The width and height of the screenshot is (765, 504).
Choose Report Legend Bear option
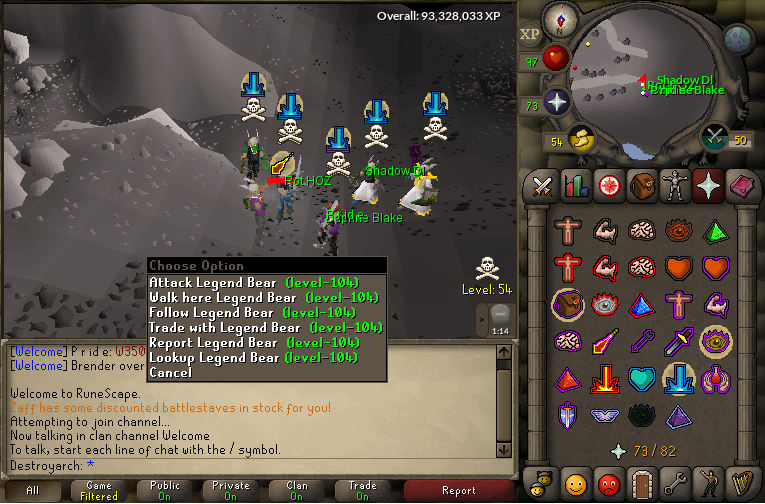coord(265,342)
